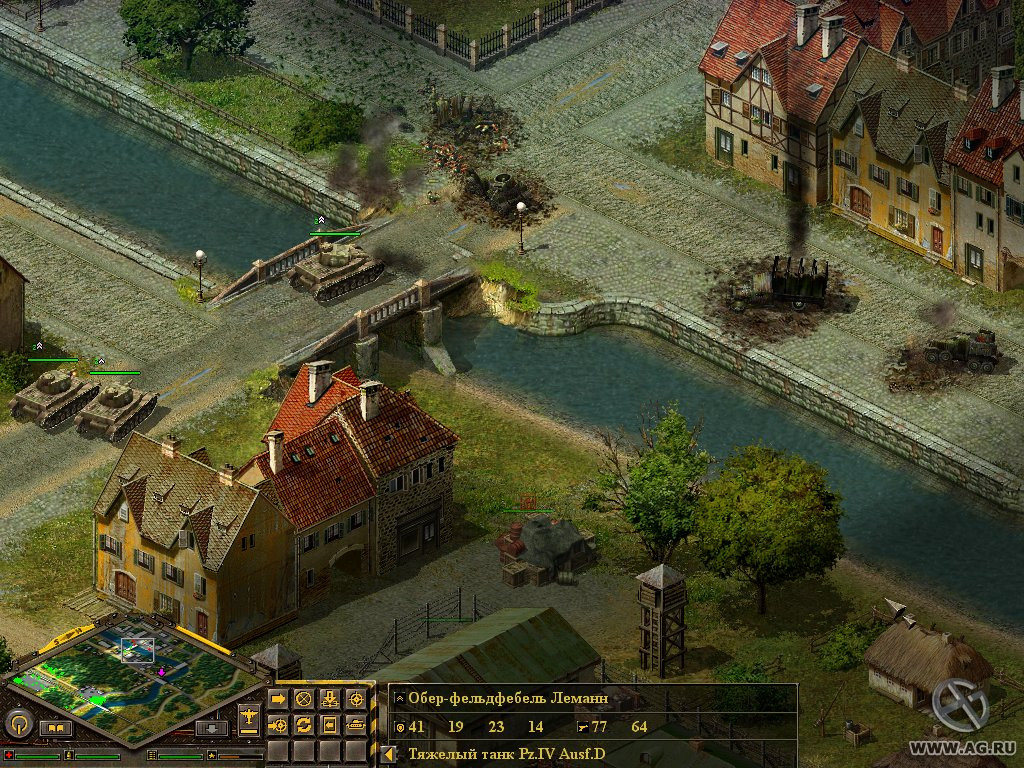Activate the crosshair attack order button
This screenshot has width=1024, height=768.
point(356,698)
